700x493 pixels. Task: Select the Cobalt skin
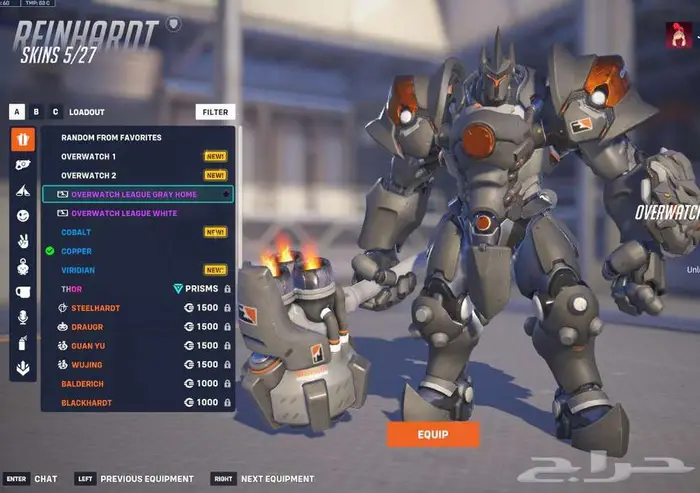(76, 232)
